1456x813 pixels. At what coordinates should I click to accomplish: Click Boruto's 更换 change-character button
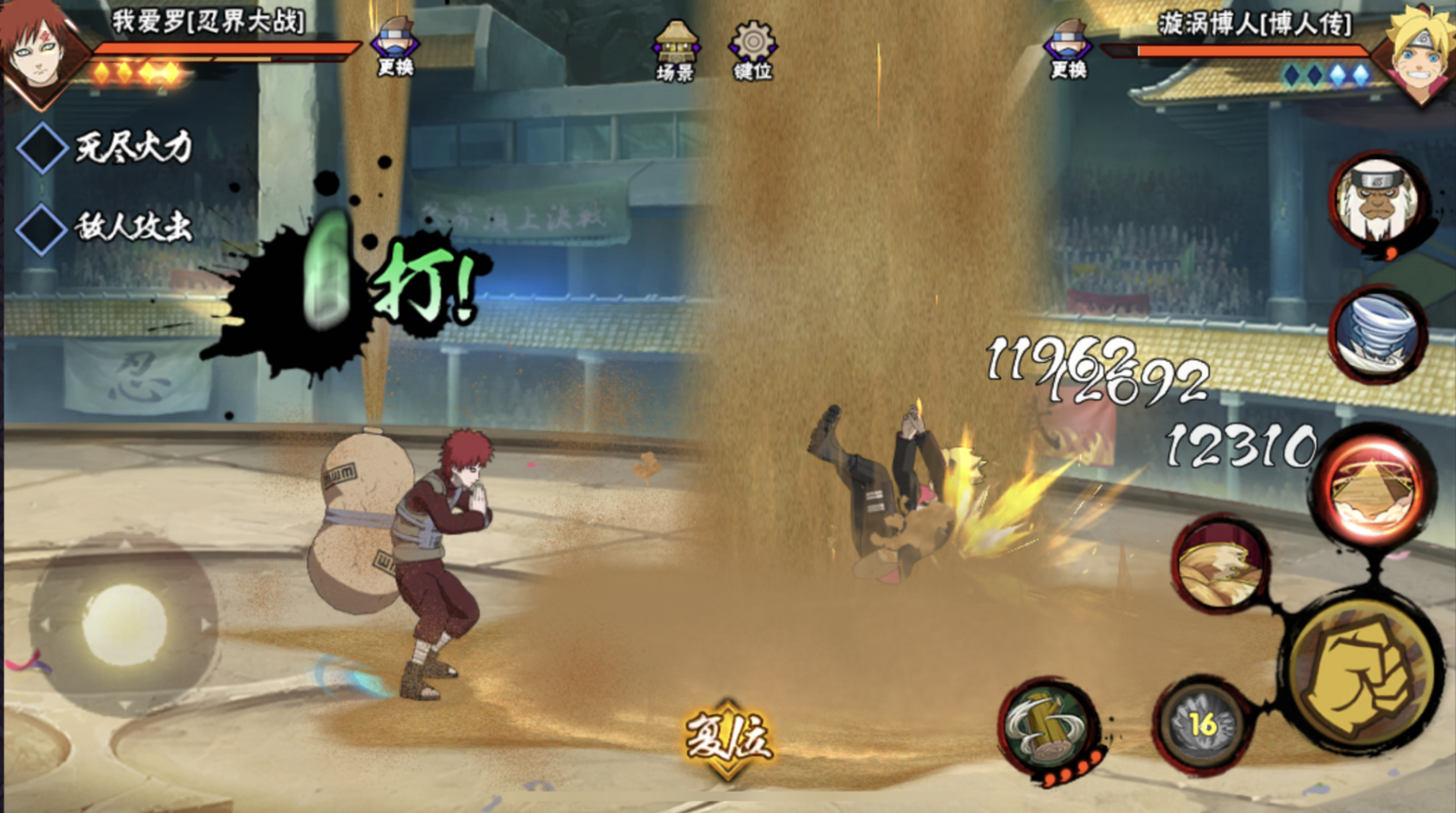click(1068, 50)
